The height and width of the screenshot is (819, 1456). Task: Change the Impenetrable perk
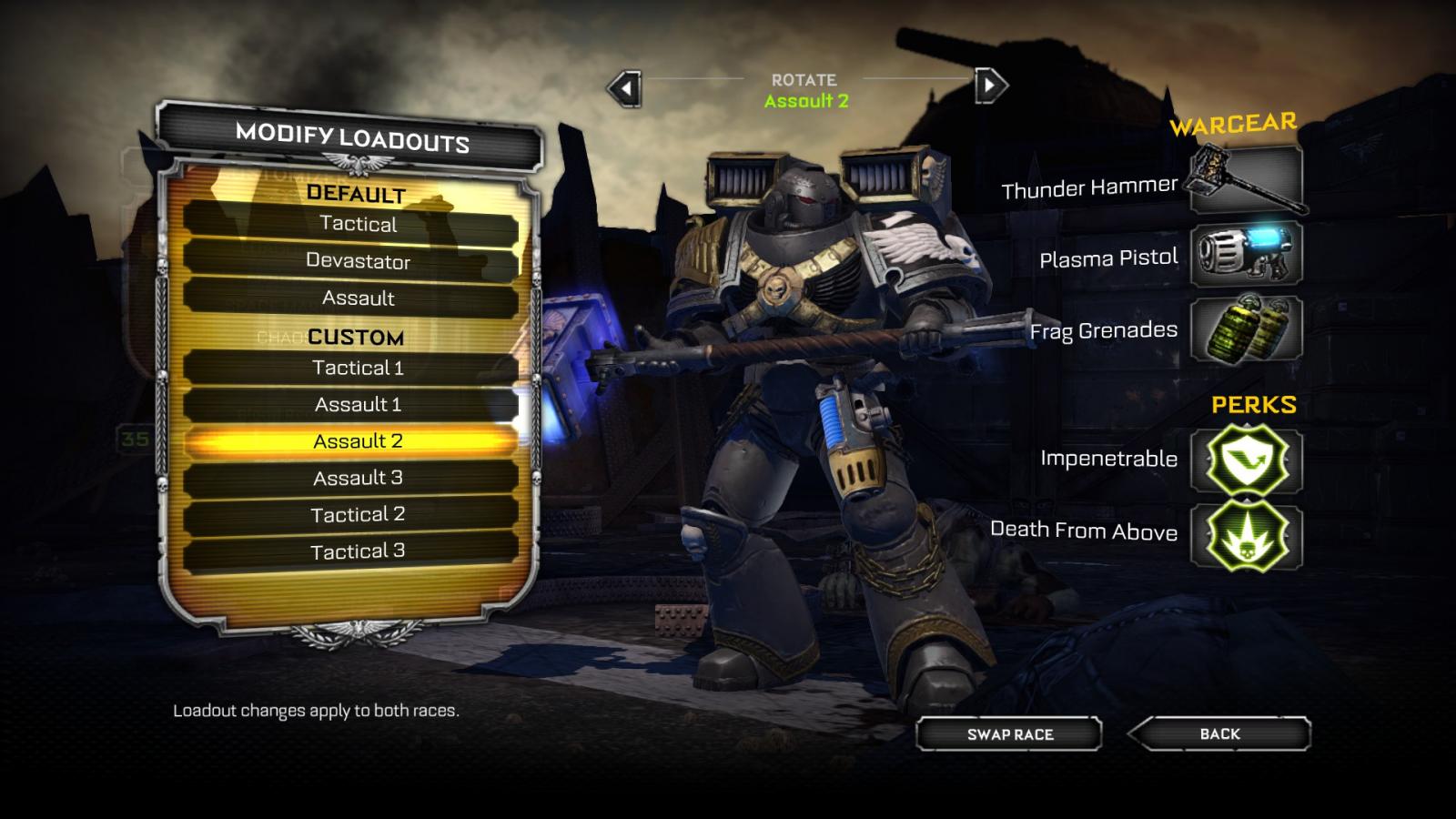(1246, 460)
